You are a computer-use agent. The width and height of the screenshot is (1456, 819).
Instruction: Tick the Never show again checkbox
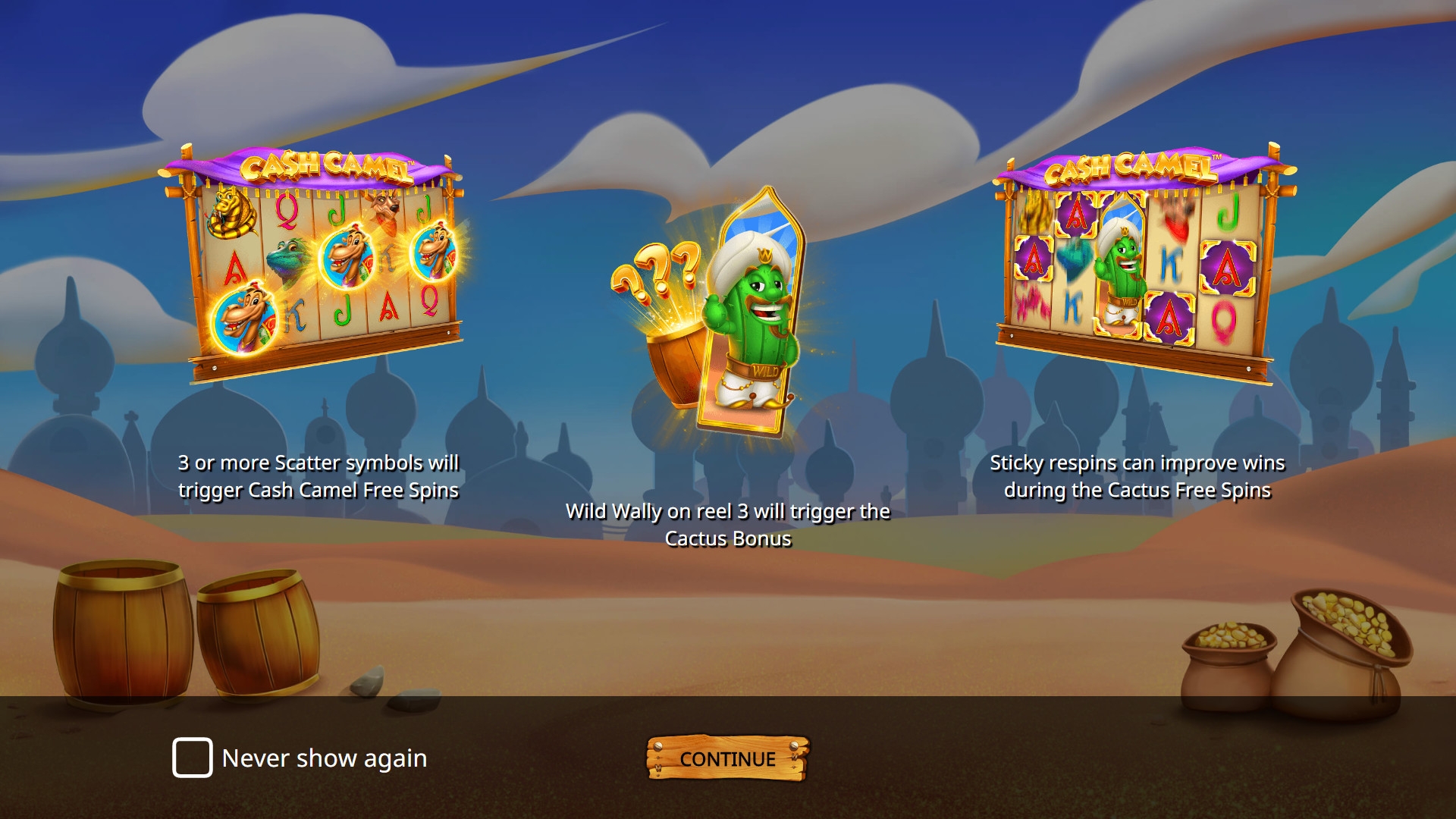192,758
